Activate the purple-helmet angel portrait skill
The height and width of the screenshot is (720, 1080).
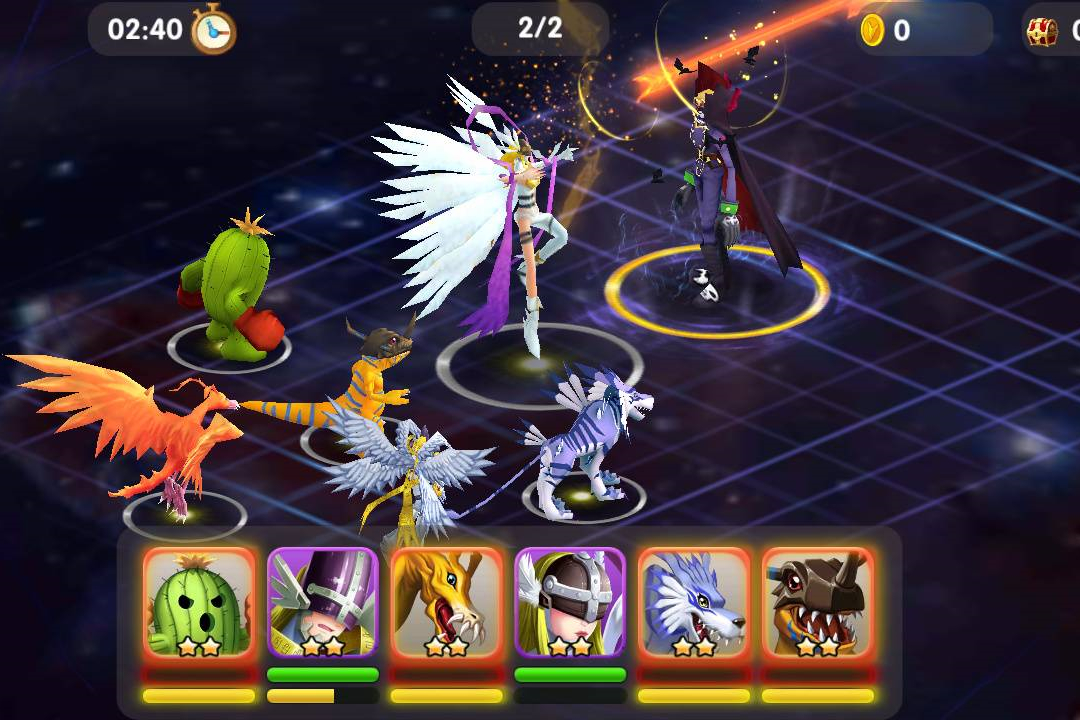click(323, 603)
